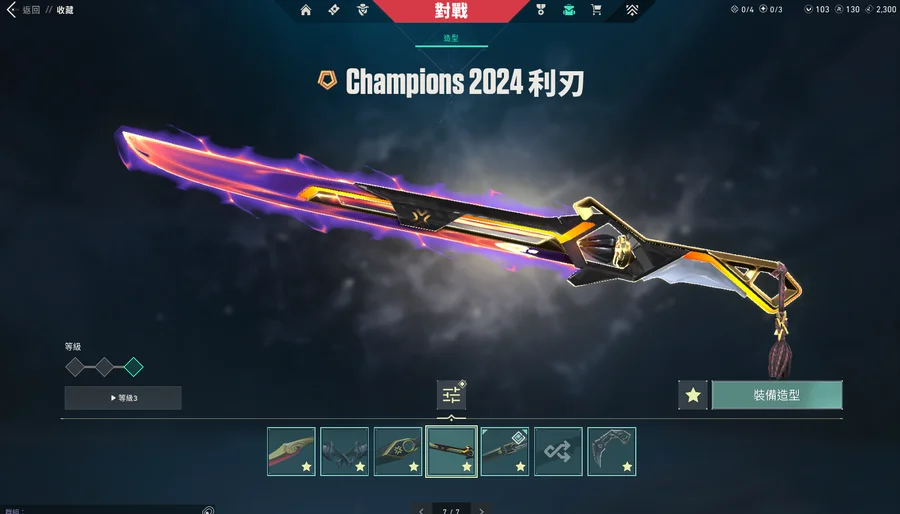This screenshot has height=514, width=900.
Task: Click the double-chevron rank icon in top bar
Action: (632, 10)
